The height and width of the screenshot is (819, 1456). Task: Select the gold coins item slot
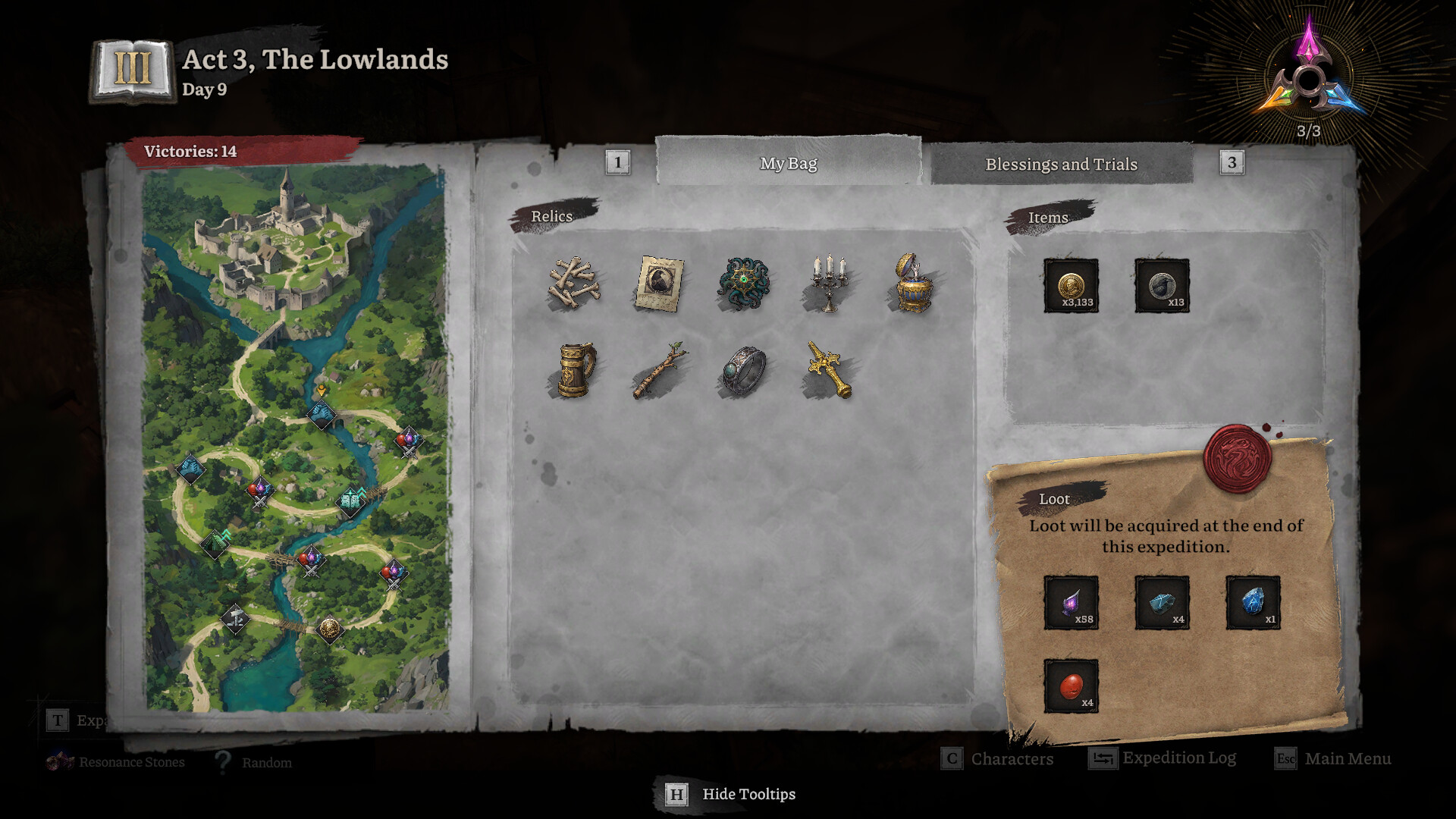point(1071,286)
